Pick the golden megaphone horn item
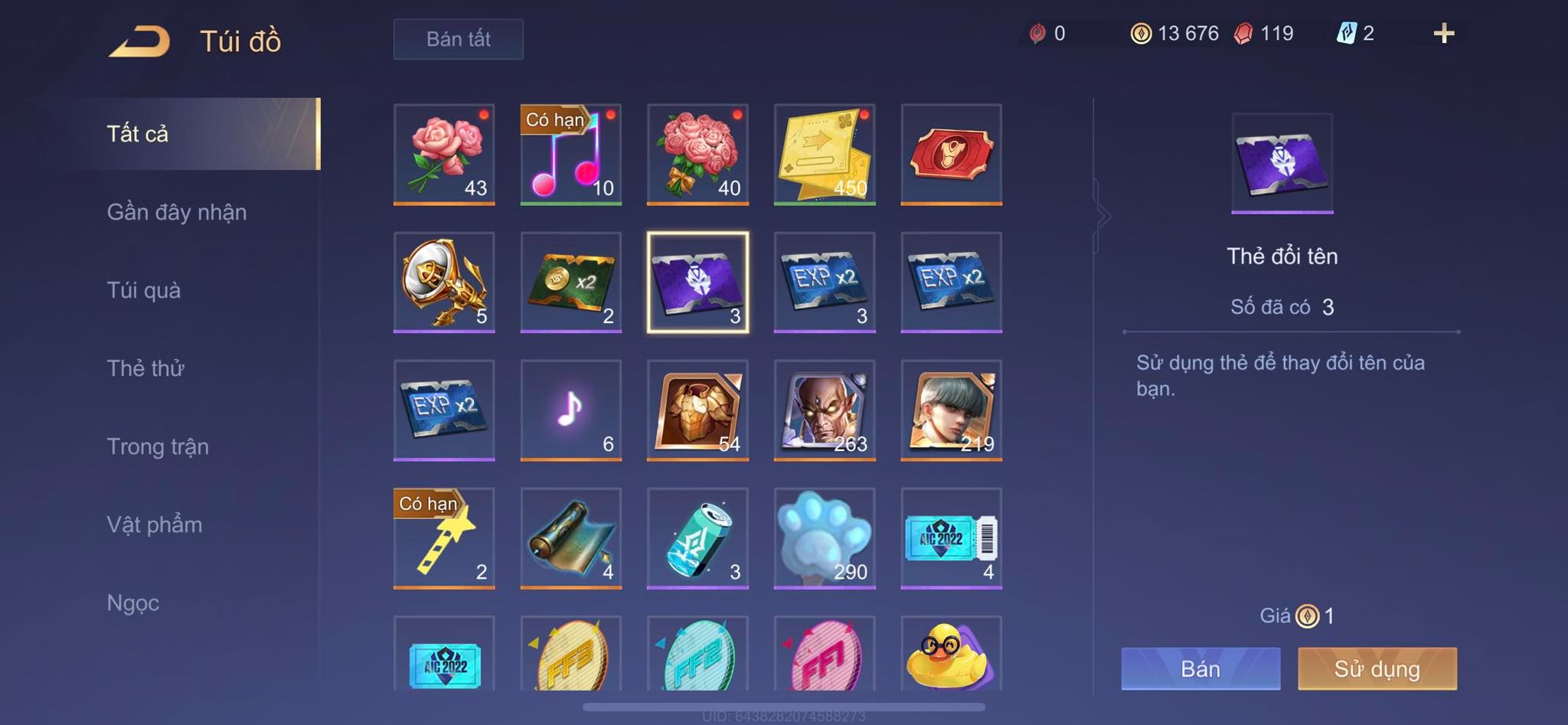Viewport: 1568px width, 725px height. (x=444, y=282)
